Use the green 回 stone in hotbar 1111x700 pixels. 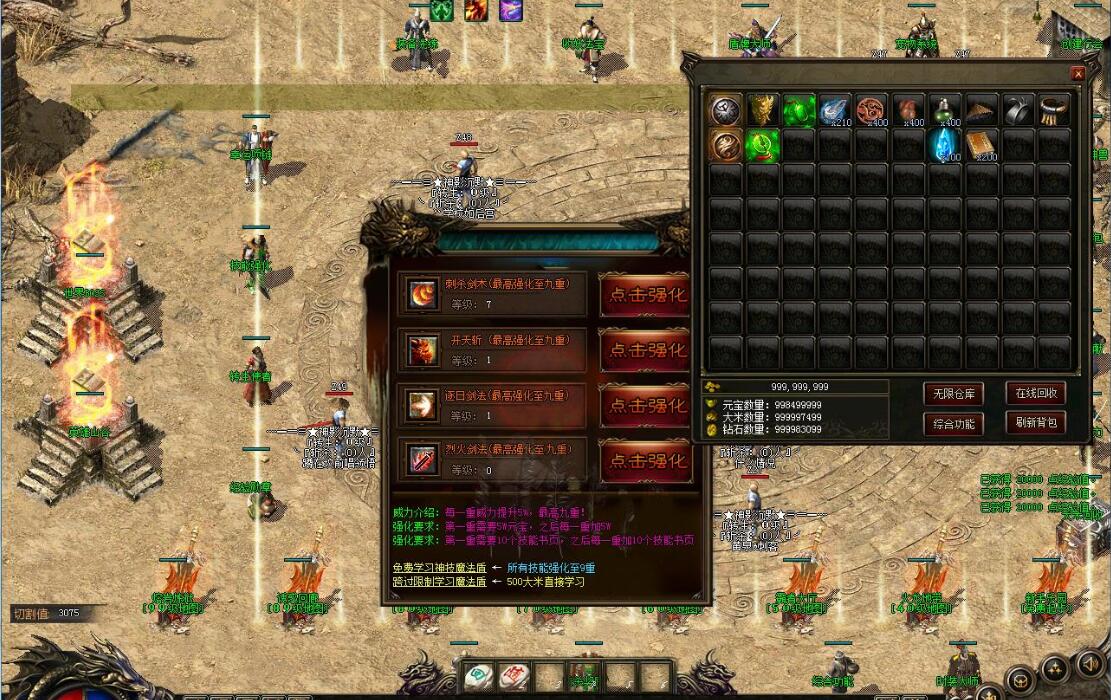coord(479,676)
